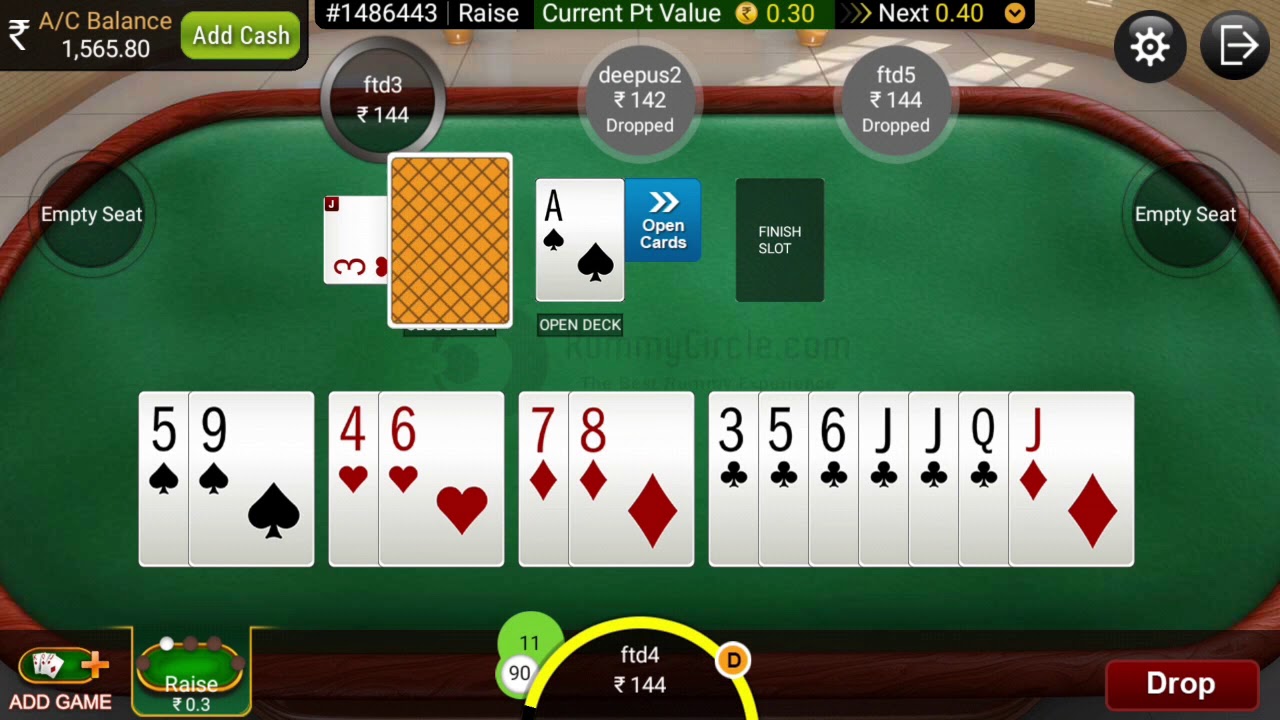Image resolution: width=1280 pixels, height=720 pixels.
Task: Click the ADD GAME card icon
Action: (x=48, y=663)
